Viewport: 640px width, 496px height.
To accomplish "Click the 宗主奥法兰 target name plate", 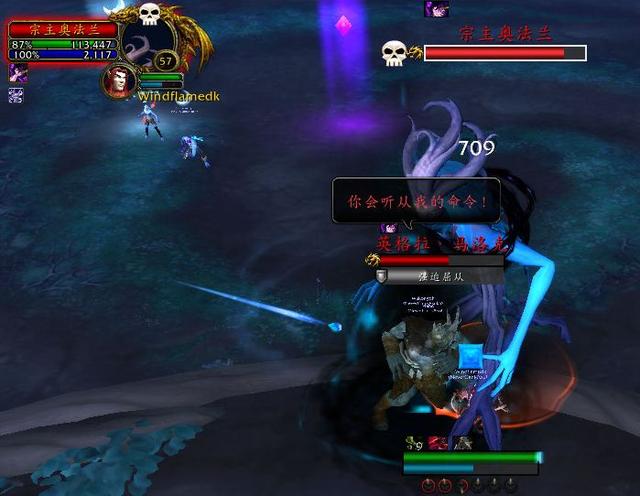I will pyautogui.click(x=63, y=30).
